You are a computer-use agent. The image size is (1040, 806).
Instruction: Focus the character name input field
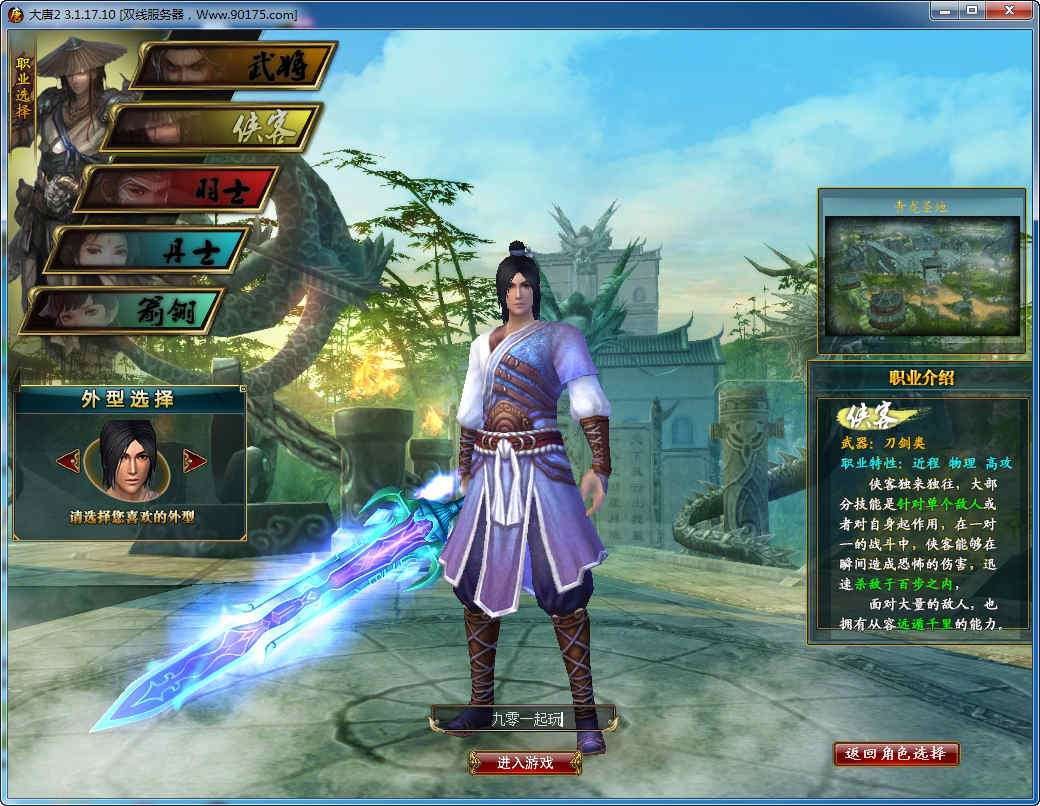(x=523, y=718)
